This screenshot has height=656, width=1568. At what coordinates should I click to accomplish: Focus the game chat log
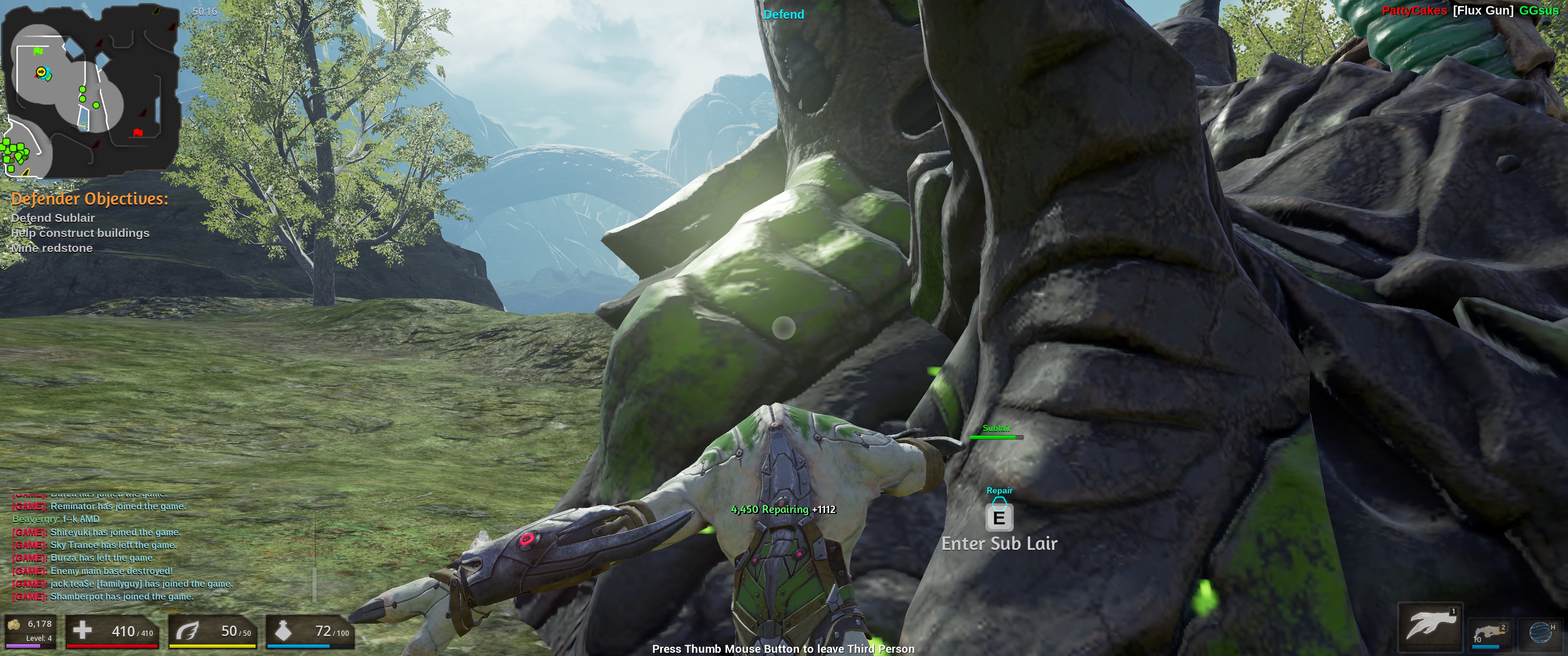click(x=122, y=551)
